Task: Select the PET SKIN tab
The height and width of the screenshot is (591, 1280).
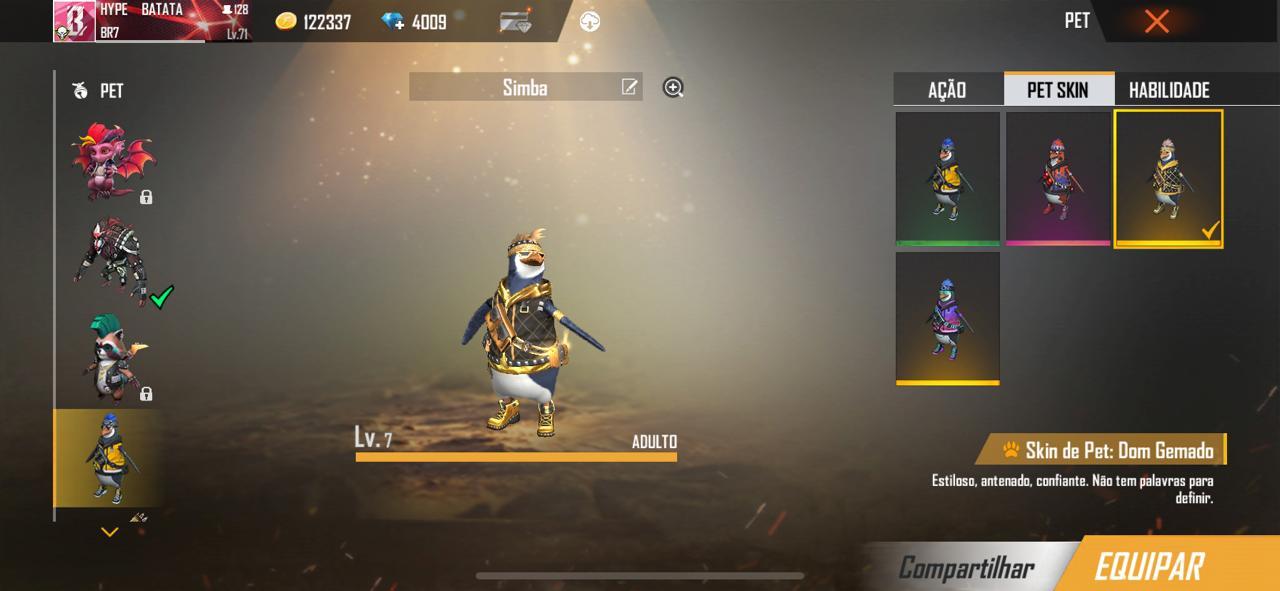Action: click(x=1058, y=90)
